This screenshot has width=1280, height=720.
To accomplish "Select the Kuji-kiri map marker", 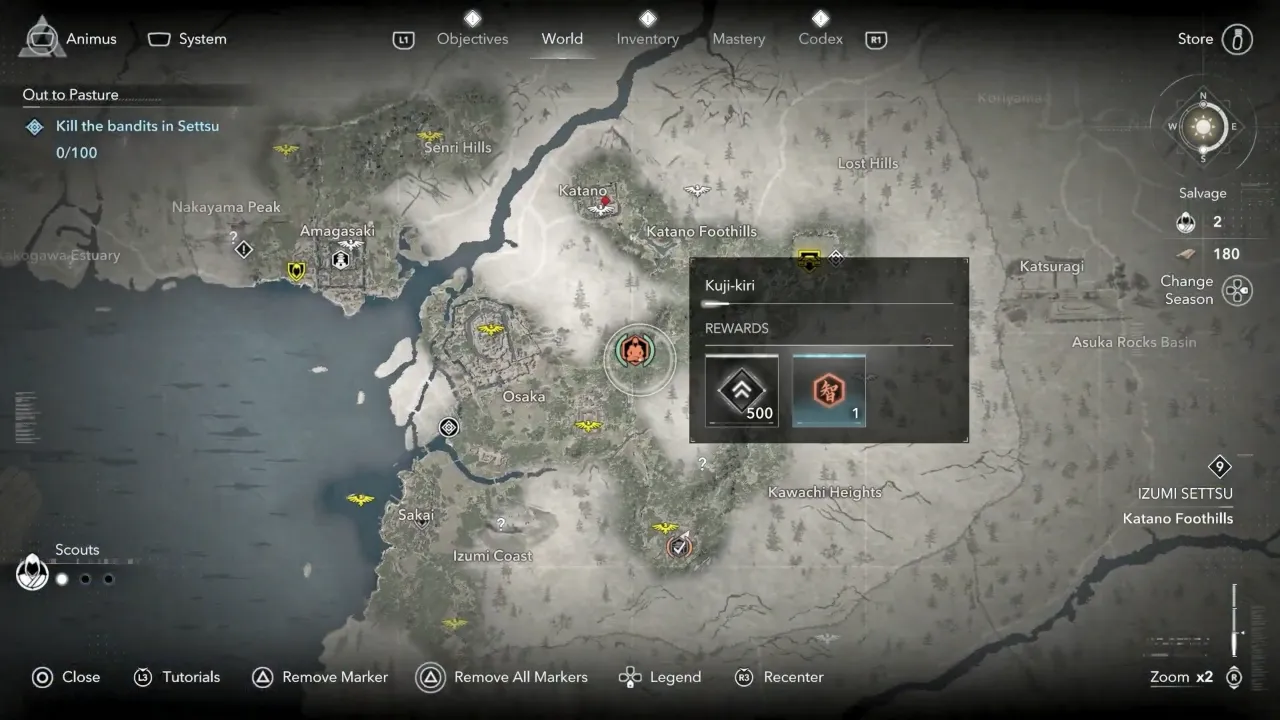I will pyautogui.click(x=632, y=351).
